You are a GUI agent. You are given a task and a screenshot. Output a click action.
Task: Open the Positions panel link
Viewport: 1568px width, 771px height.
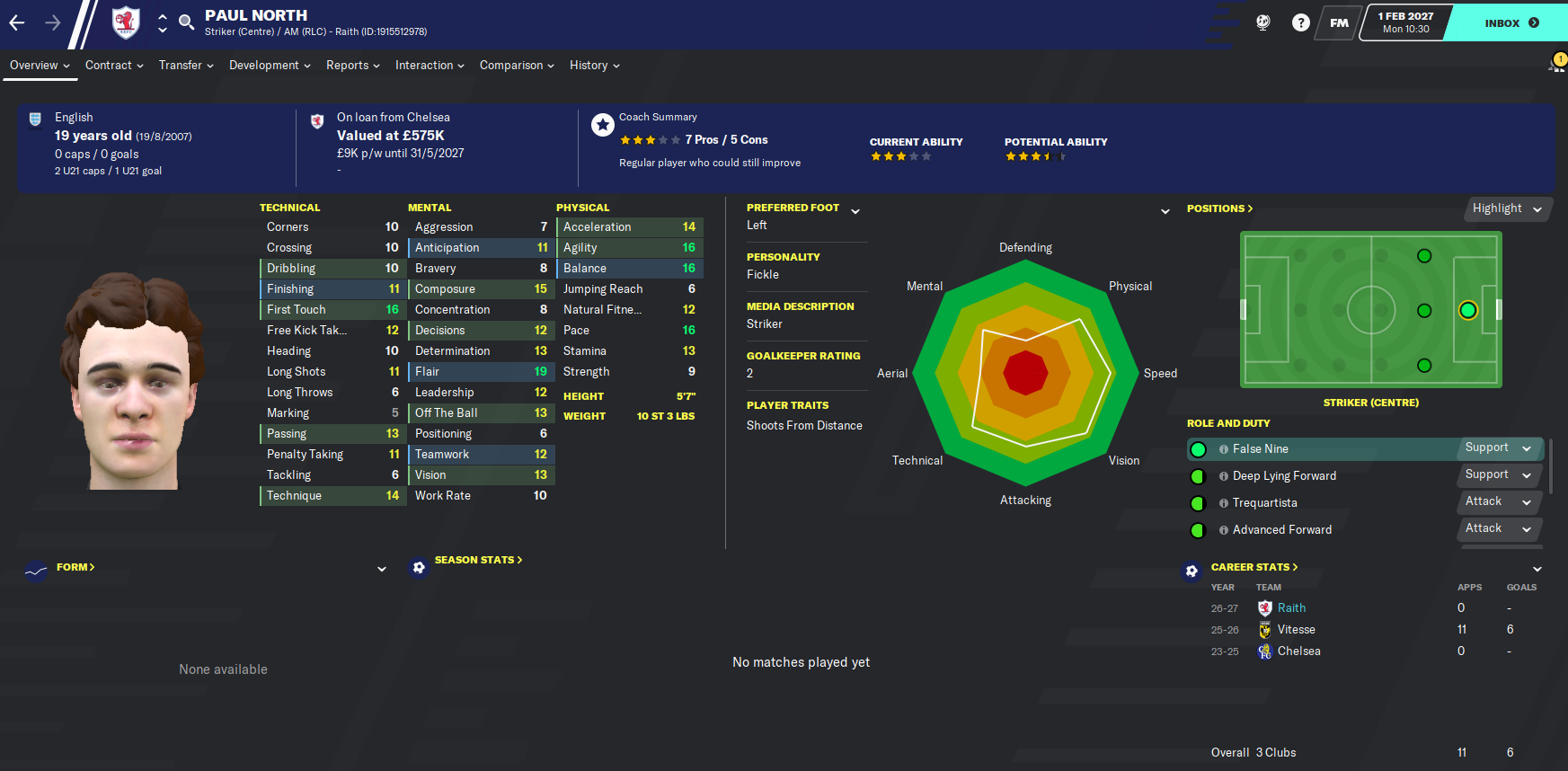click(x=1219, y=208)
